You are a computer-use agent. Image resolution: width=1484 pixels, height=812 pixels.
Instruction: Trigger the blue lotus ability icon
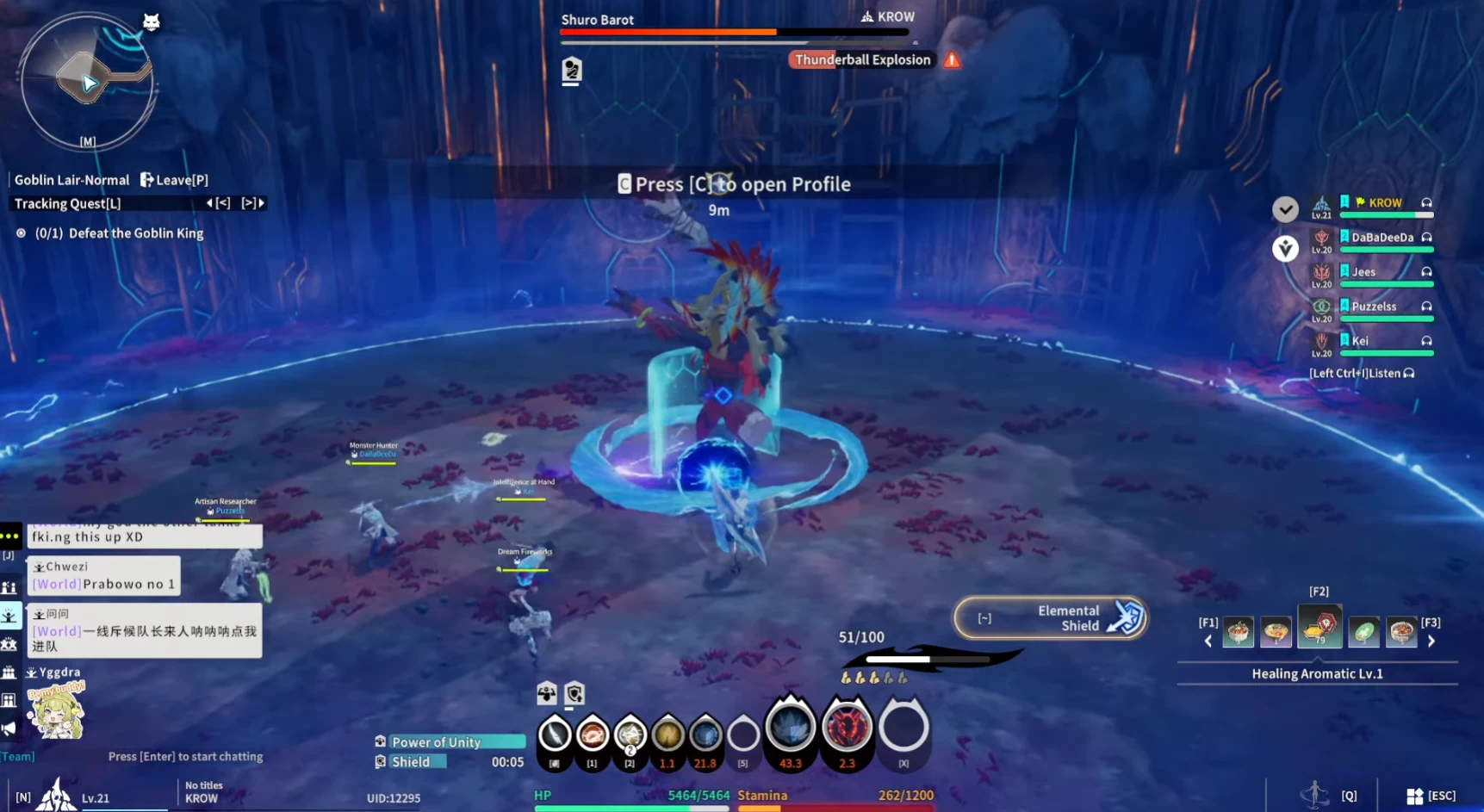(790, 728)
